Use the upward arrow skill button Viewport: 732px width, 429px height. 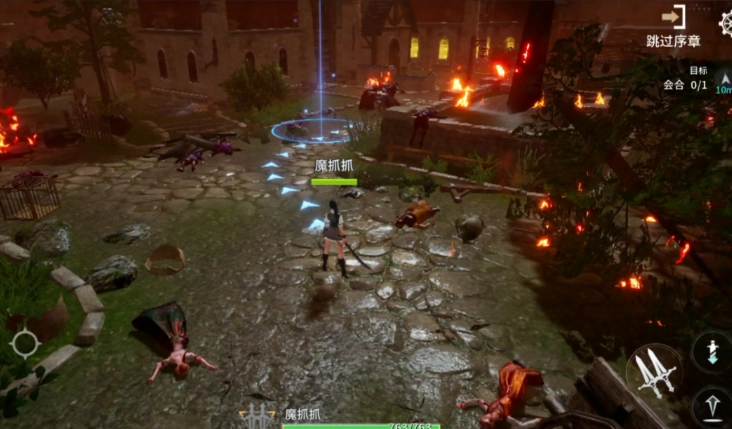coord(712,406)
